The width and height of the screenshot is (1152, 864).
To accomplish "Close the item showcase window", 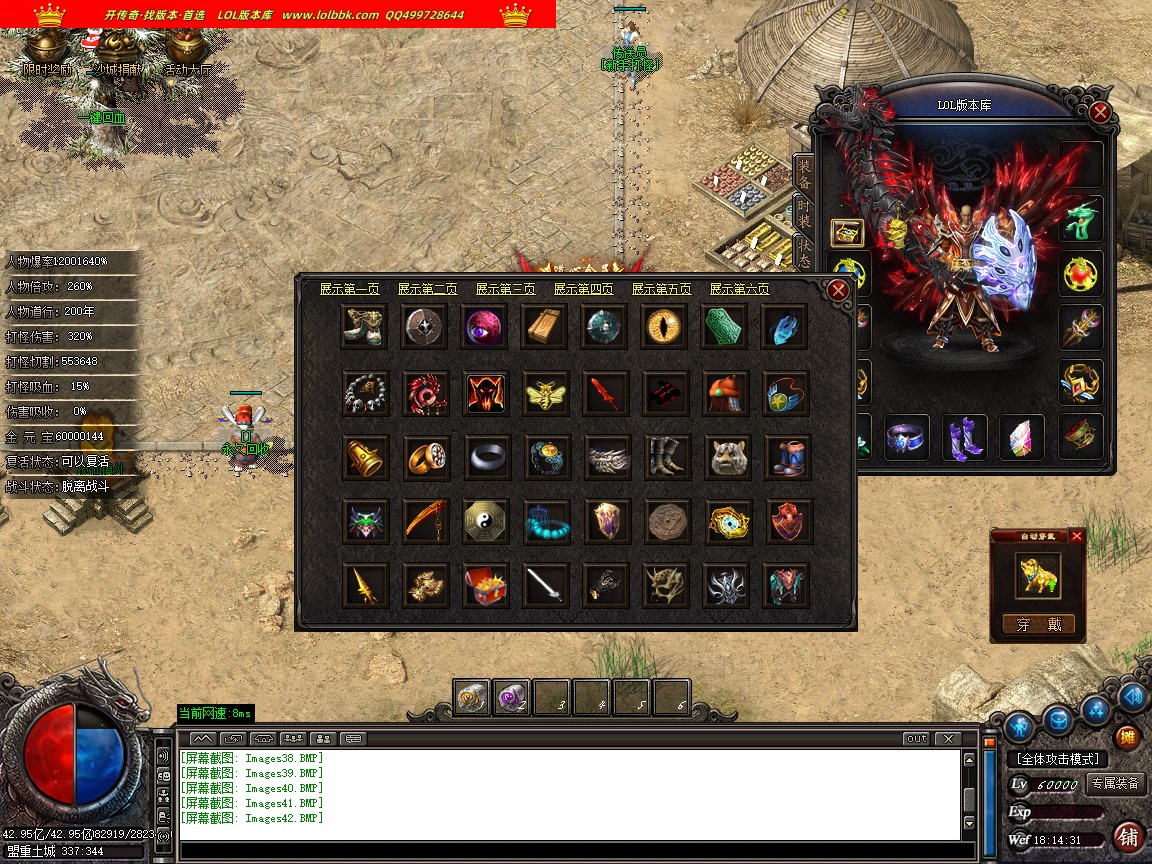I will (838, 290).
